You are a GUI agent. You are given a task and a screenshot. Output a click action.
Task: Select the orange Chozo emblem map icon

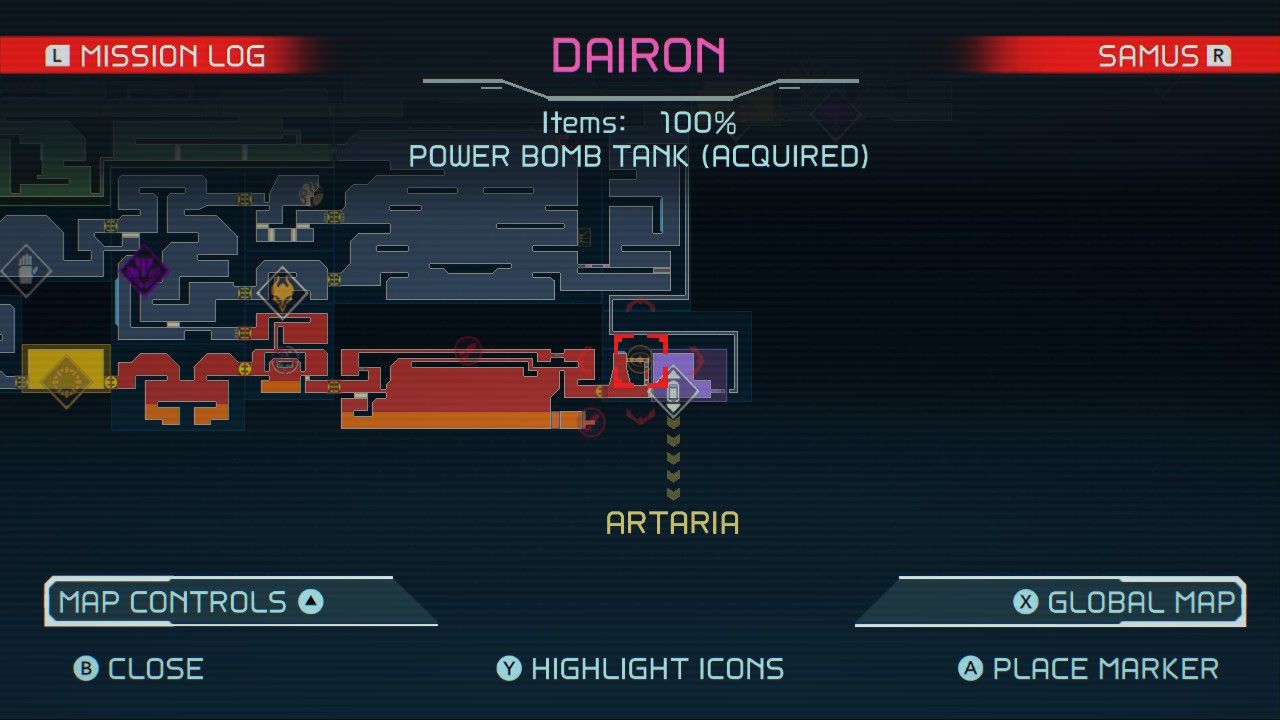pos(283,291)
